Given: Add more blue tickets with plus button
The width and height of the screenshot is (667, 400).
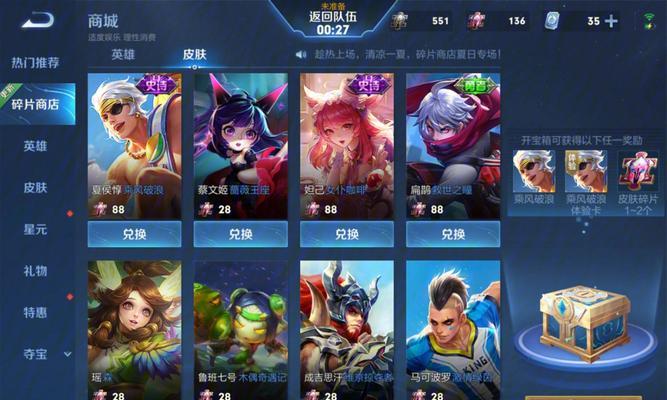Looking at the screenshot, I should point(611,21).
